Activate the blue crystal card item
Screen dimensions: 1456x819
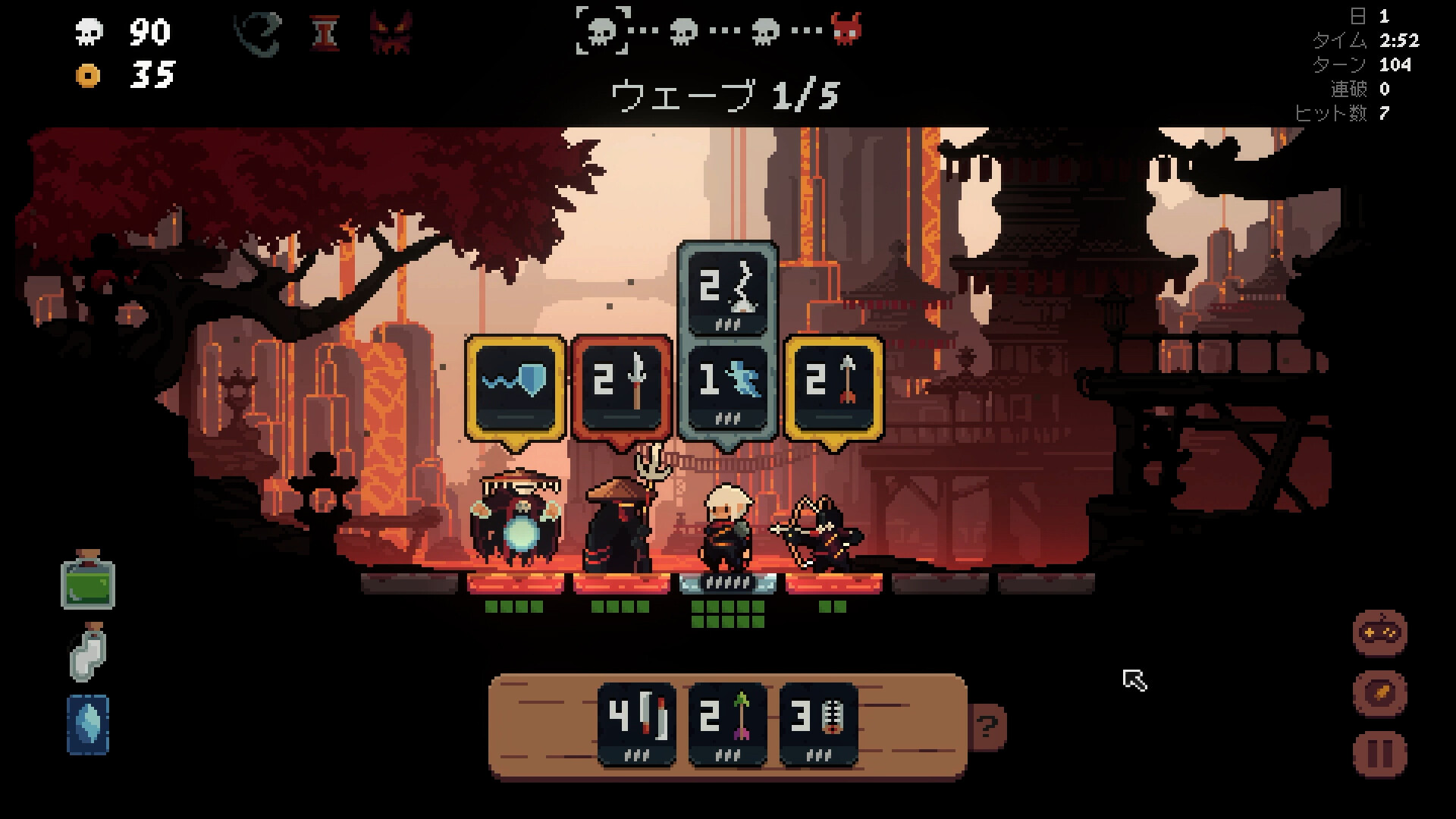click(88, 725)
